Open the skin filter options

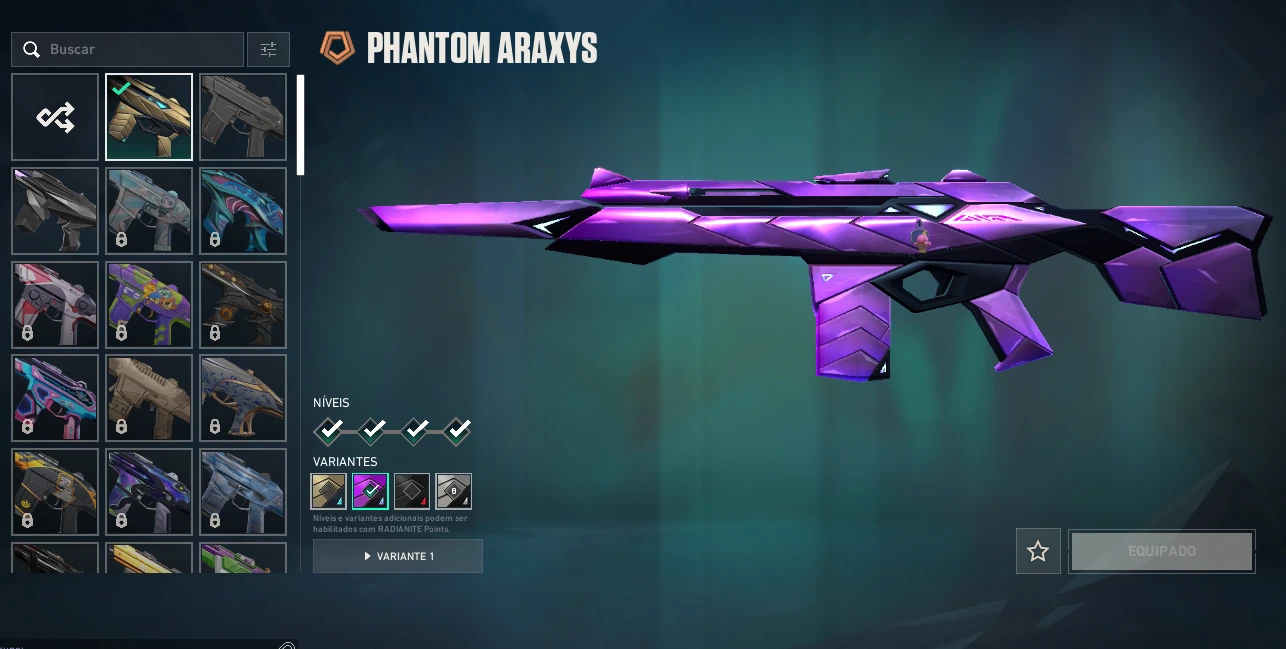268,49
